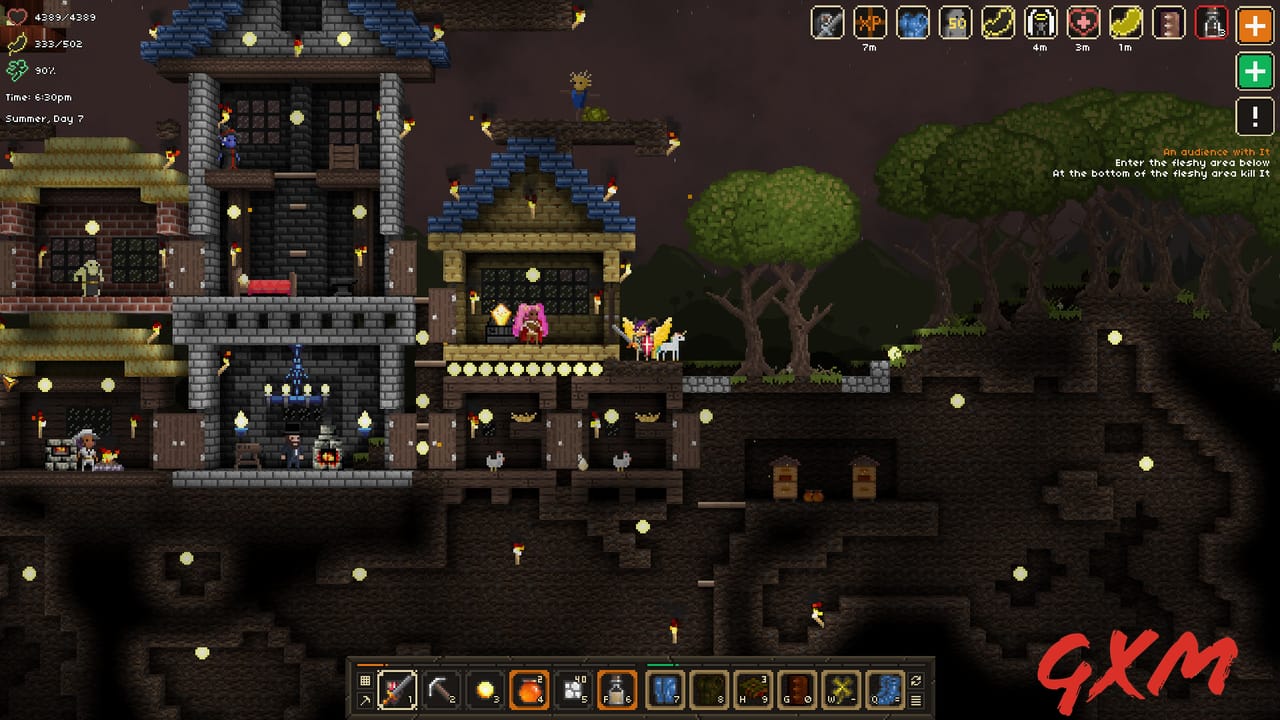Click the quest title 'An audience with It'
The image size is (1280, 720).
click(1215, 151)
